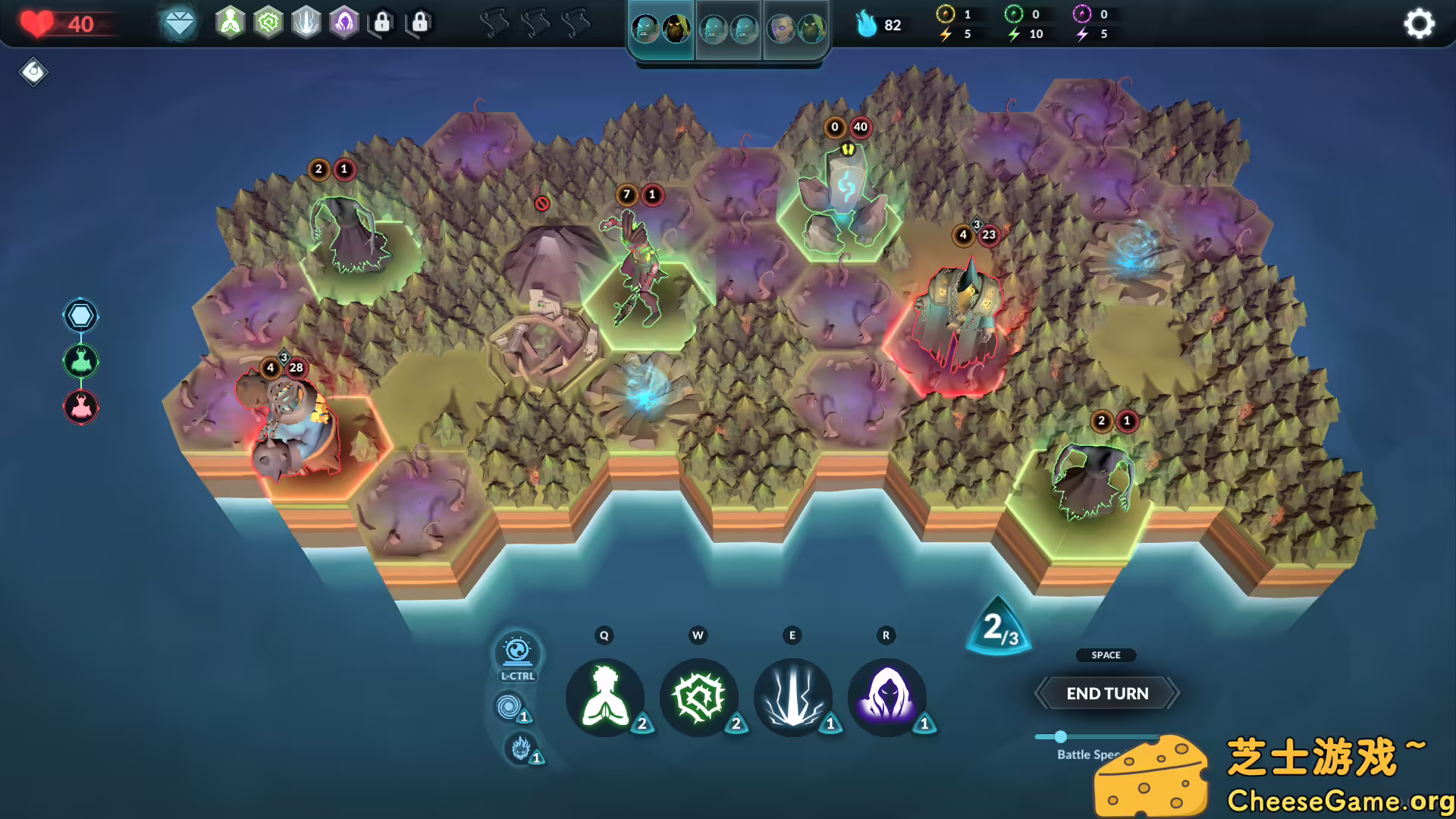This screenshot has height=819, width=1456.
Task: Select the purple hooded hex in top bar
Action: tap(344, 23)
